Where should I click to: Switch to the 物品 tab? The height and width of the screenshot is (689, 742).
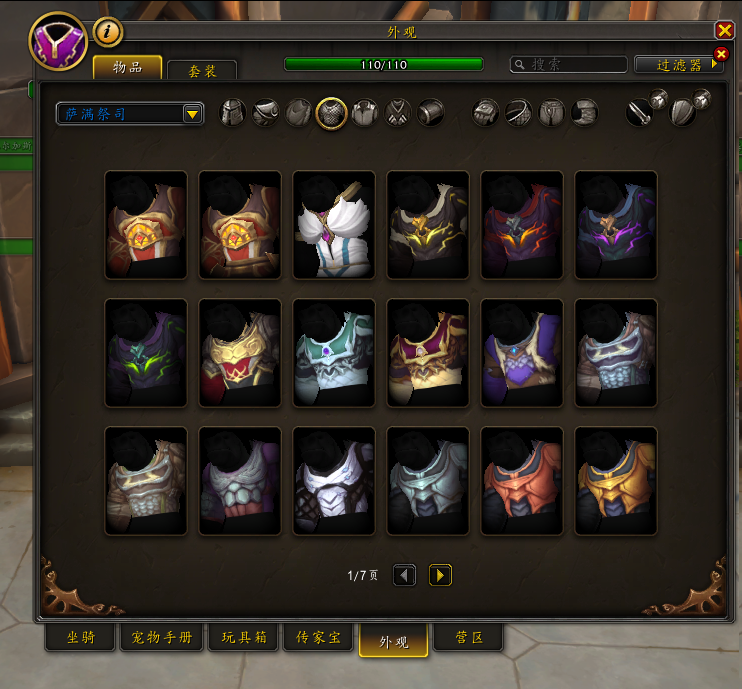tap(127, 68)
